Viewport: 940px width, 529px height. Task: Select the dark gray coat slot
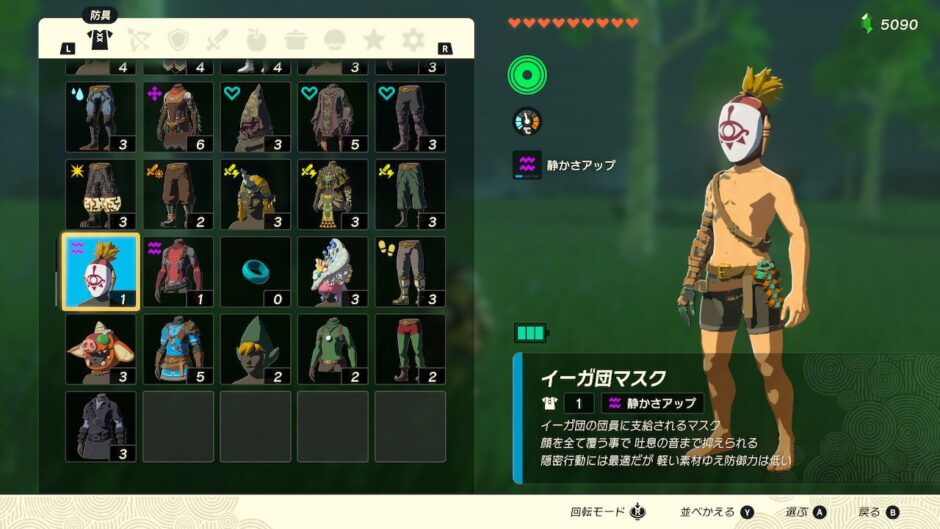coord(101,426)
